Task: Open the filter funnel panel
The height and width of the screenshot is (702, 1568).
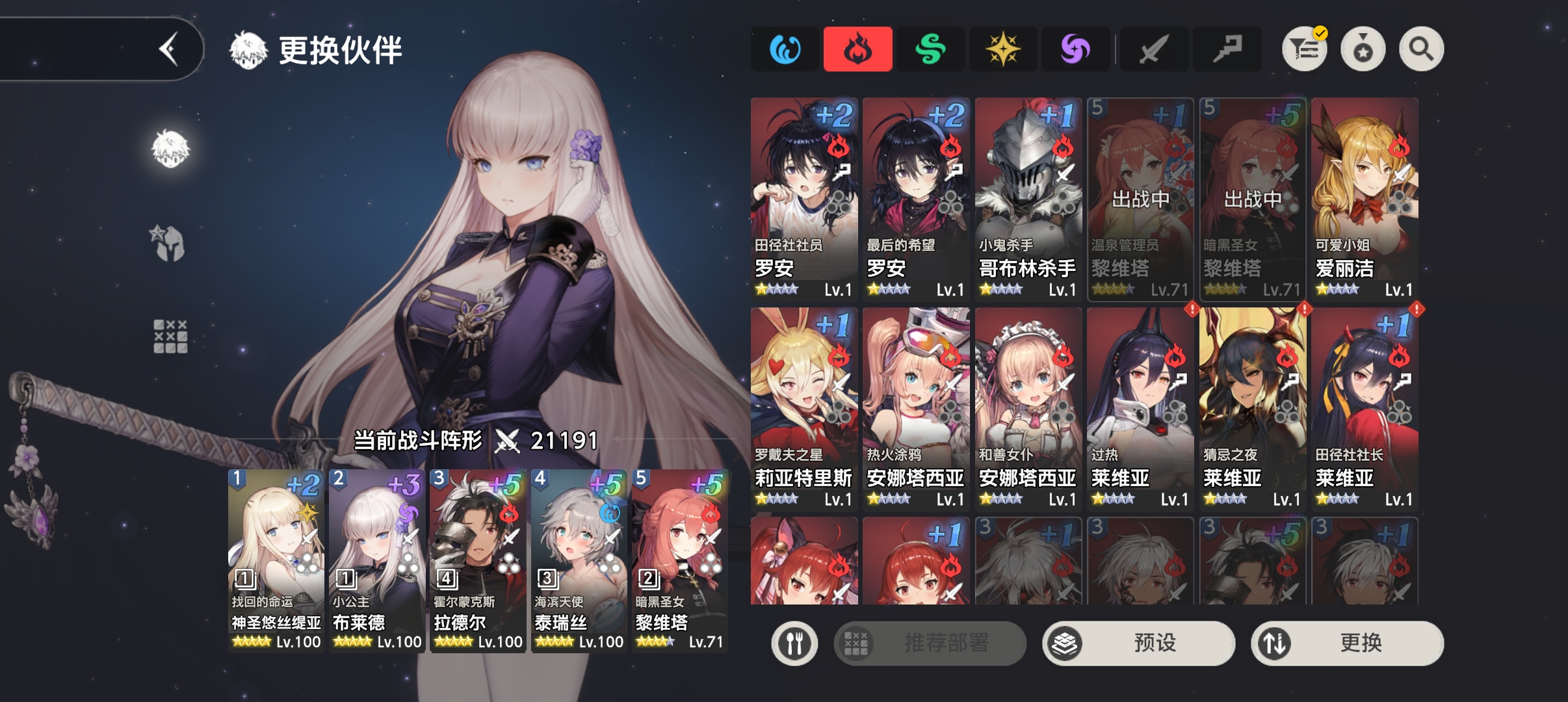Action: click(1303, 48)
